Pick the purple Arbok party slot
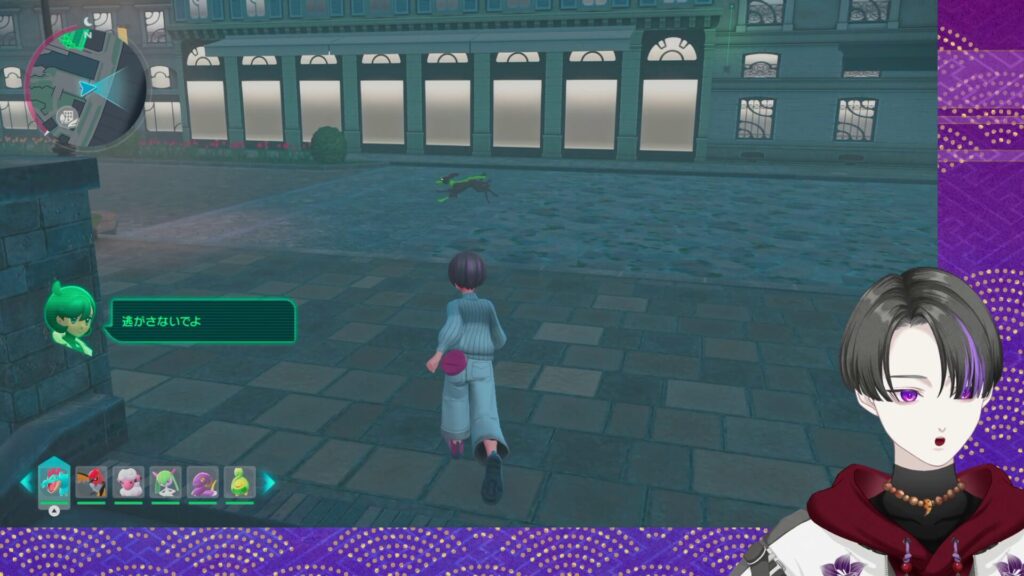The width and height of the screenshot is (1024, 576). pyautogui.click(x=203, y=482)
